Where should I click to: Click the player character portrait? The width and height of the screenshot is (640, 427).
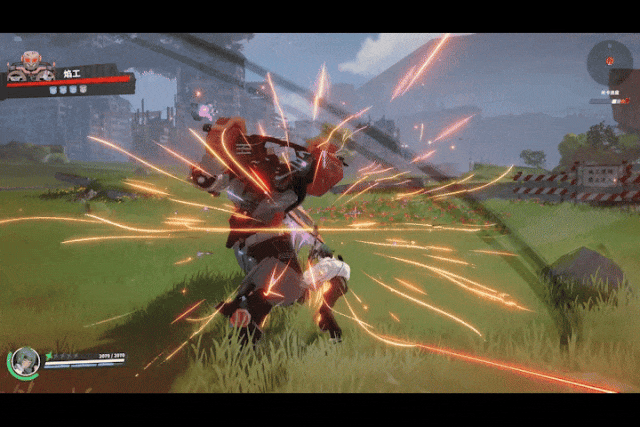coord(25,360)
